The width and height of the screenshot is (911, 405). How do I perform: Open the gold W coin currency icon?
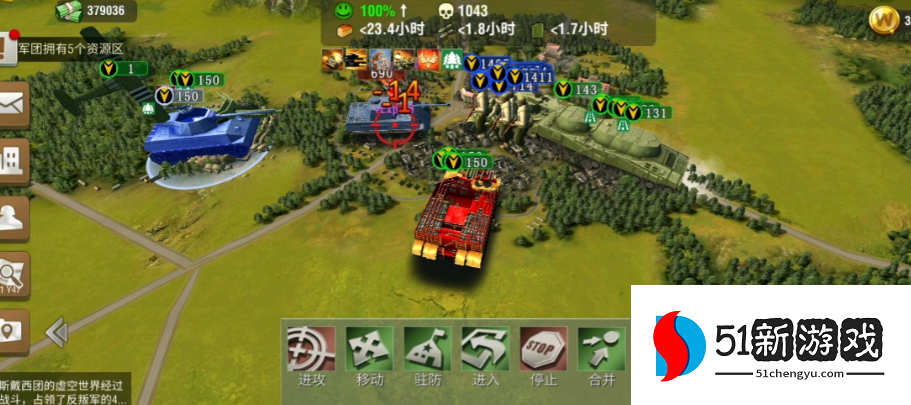883,18
